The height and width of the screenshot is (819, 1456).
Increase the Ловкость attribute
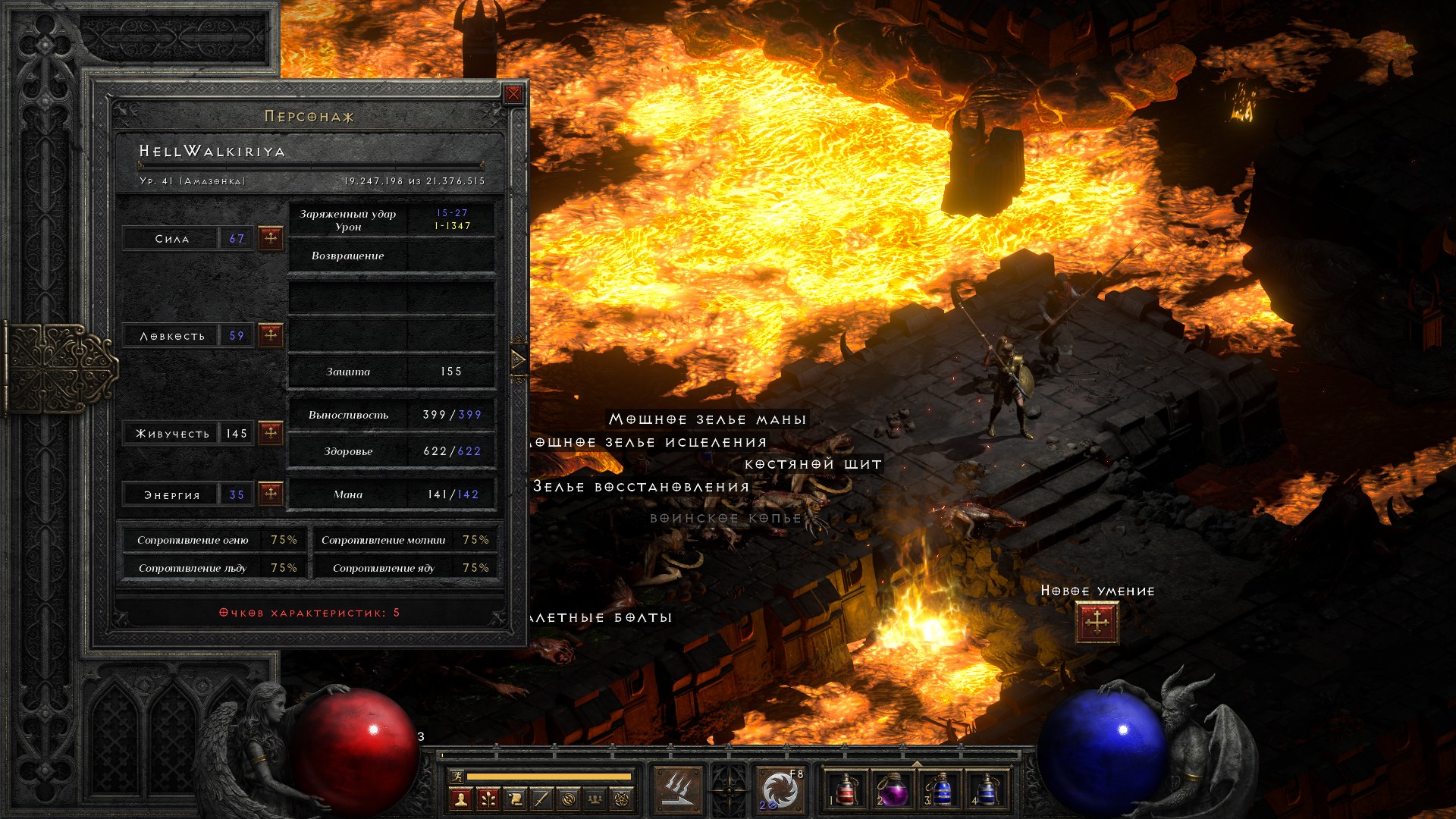[x=271, y=335]
